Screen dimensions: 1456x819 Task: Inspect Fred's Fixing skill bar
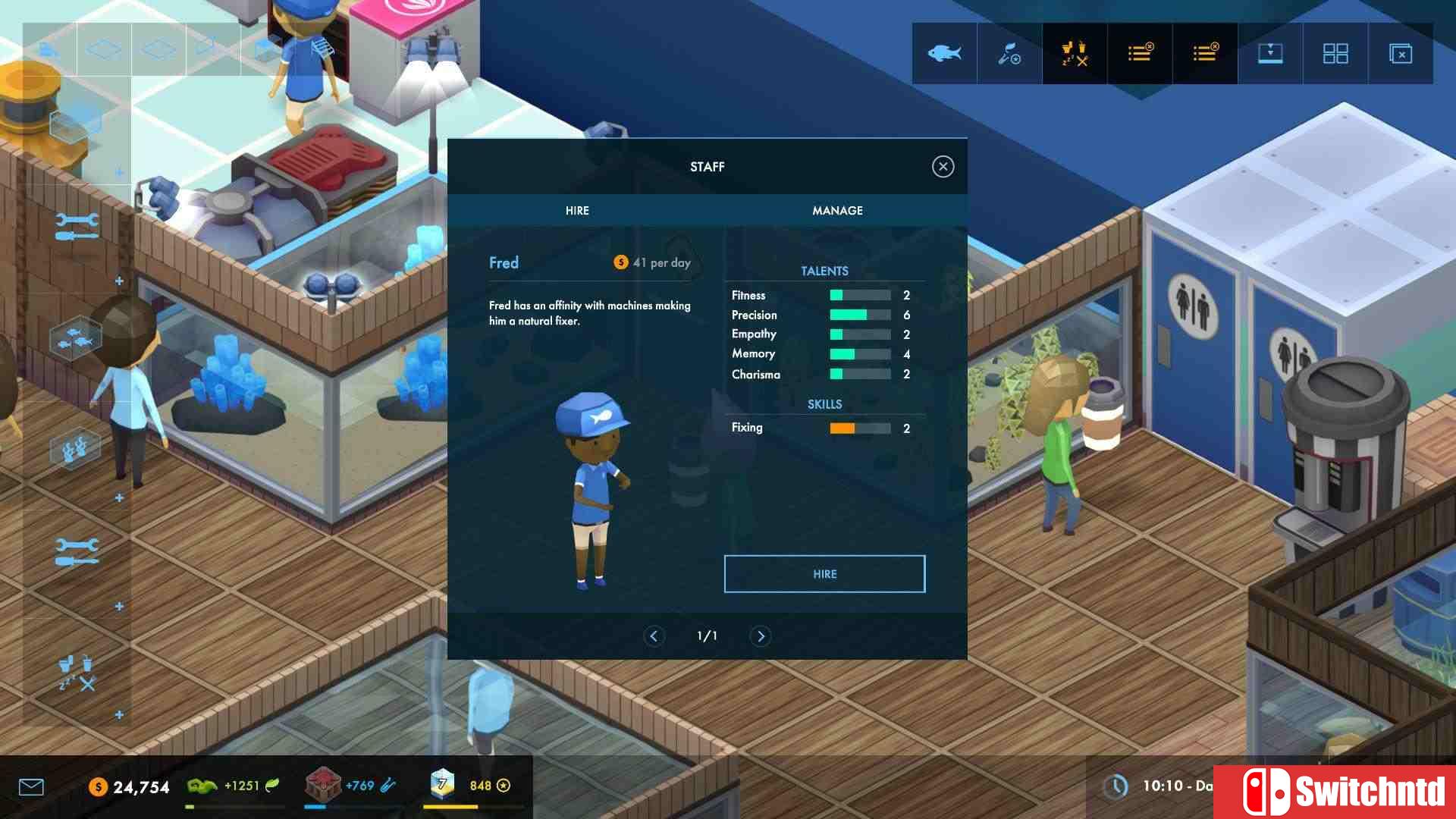(x=861, y=428)
